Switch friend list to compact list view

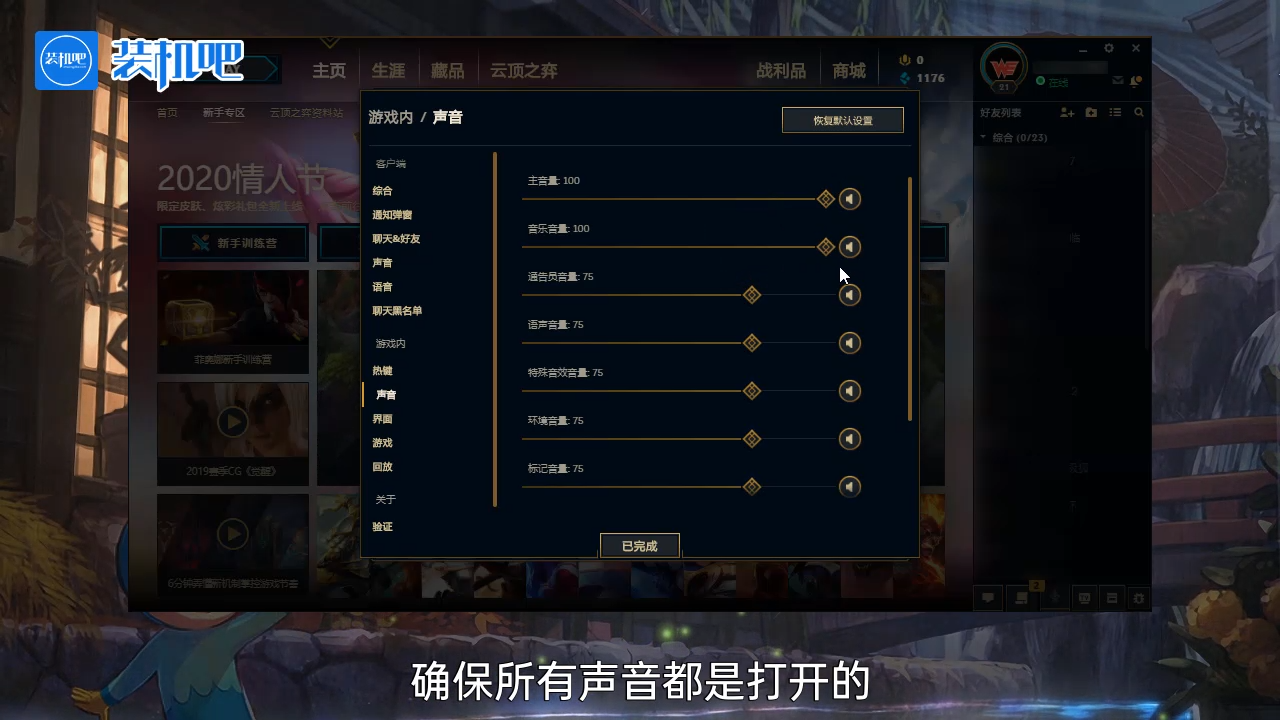click(x=1116, y=112)
